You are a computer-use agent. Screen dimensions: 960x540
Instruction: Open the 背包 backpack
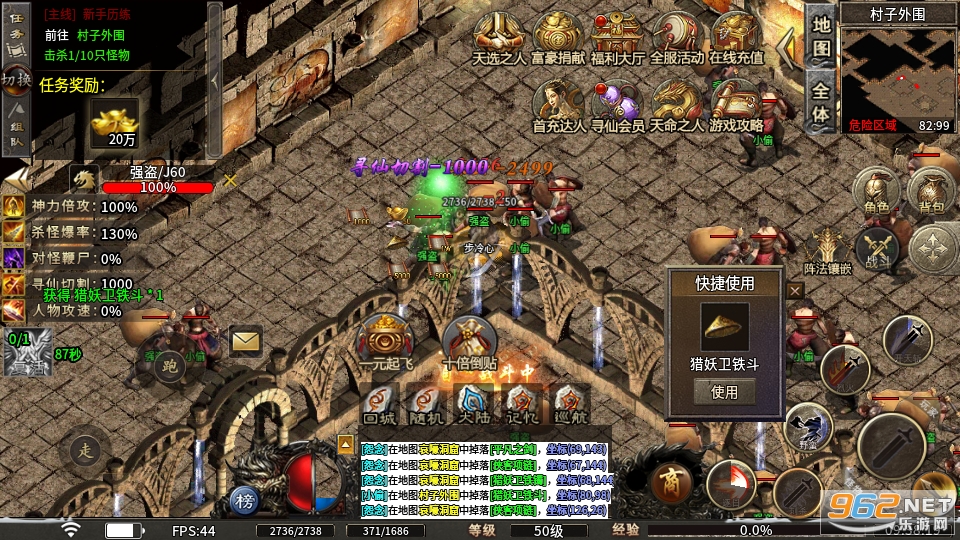[x=931, y=191]
